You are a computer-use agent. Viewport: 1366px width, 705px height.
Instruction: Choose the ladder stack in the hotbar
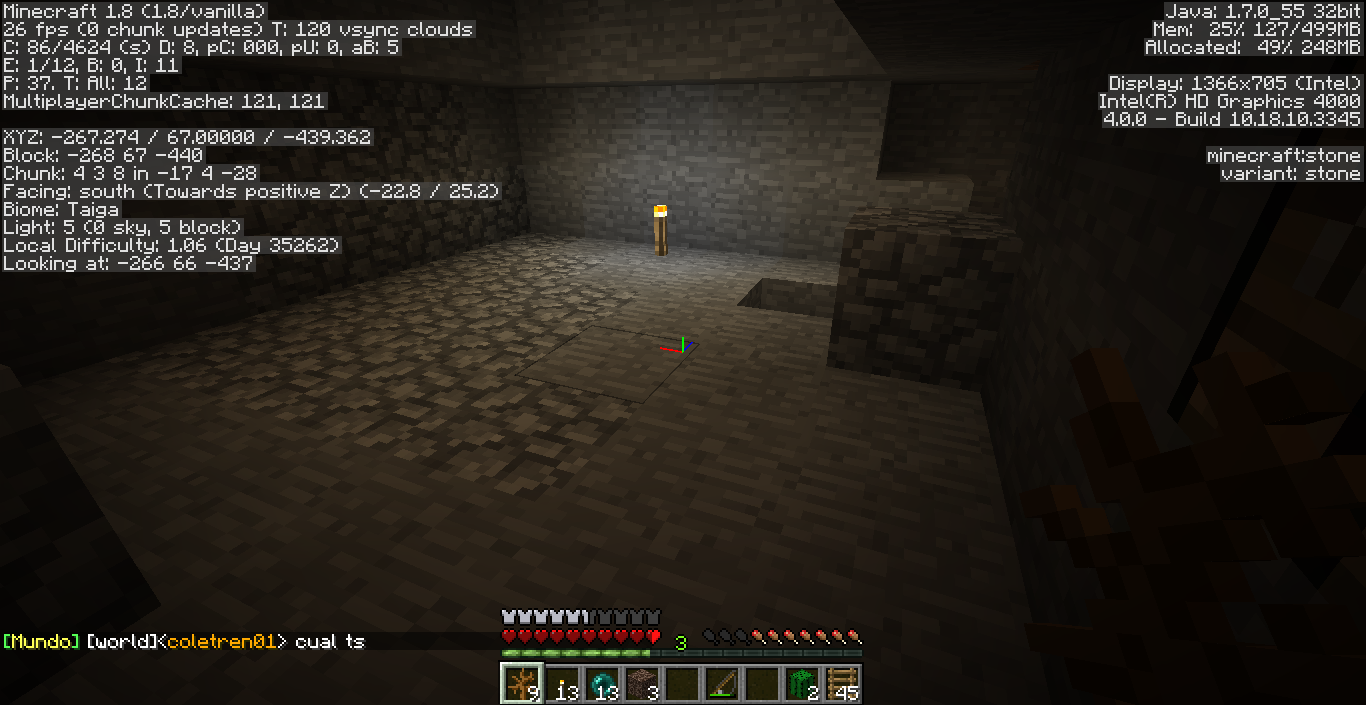click(841, 683)
